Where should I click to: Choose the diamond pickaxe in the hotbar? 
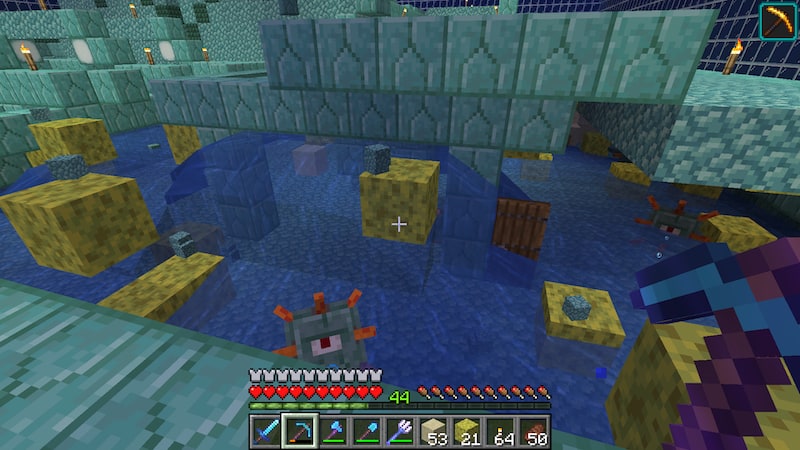click(300, 431)
